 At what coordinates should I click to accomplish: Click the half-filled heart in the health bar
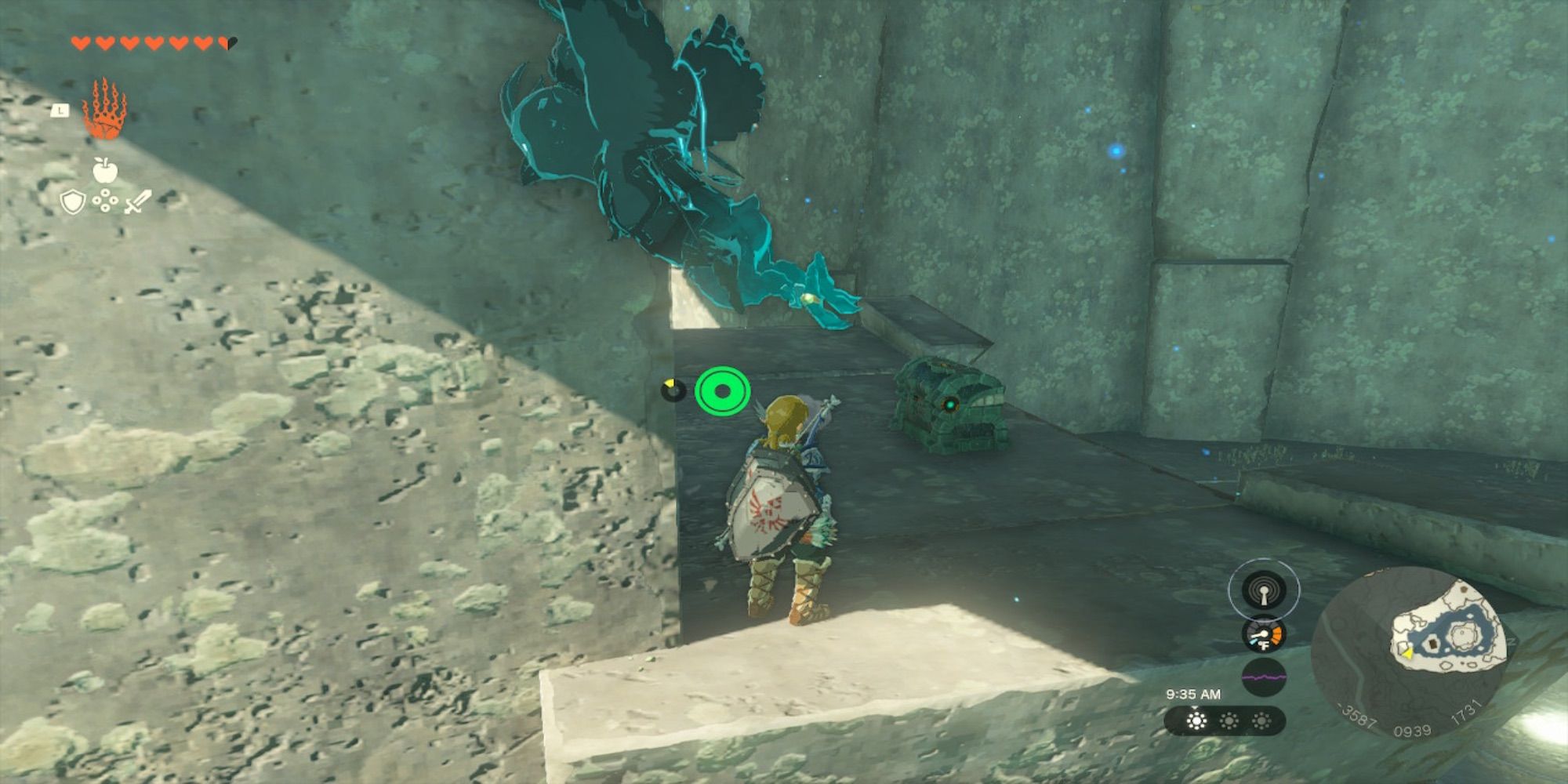[227, 44]
